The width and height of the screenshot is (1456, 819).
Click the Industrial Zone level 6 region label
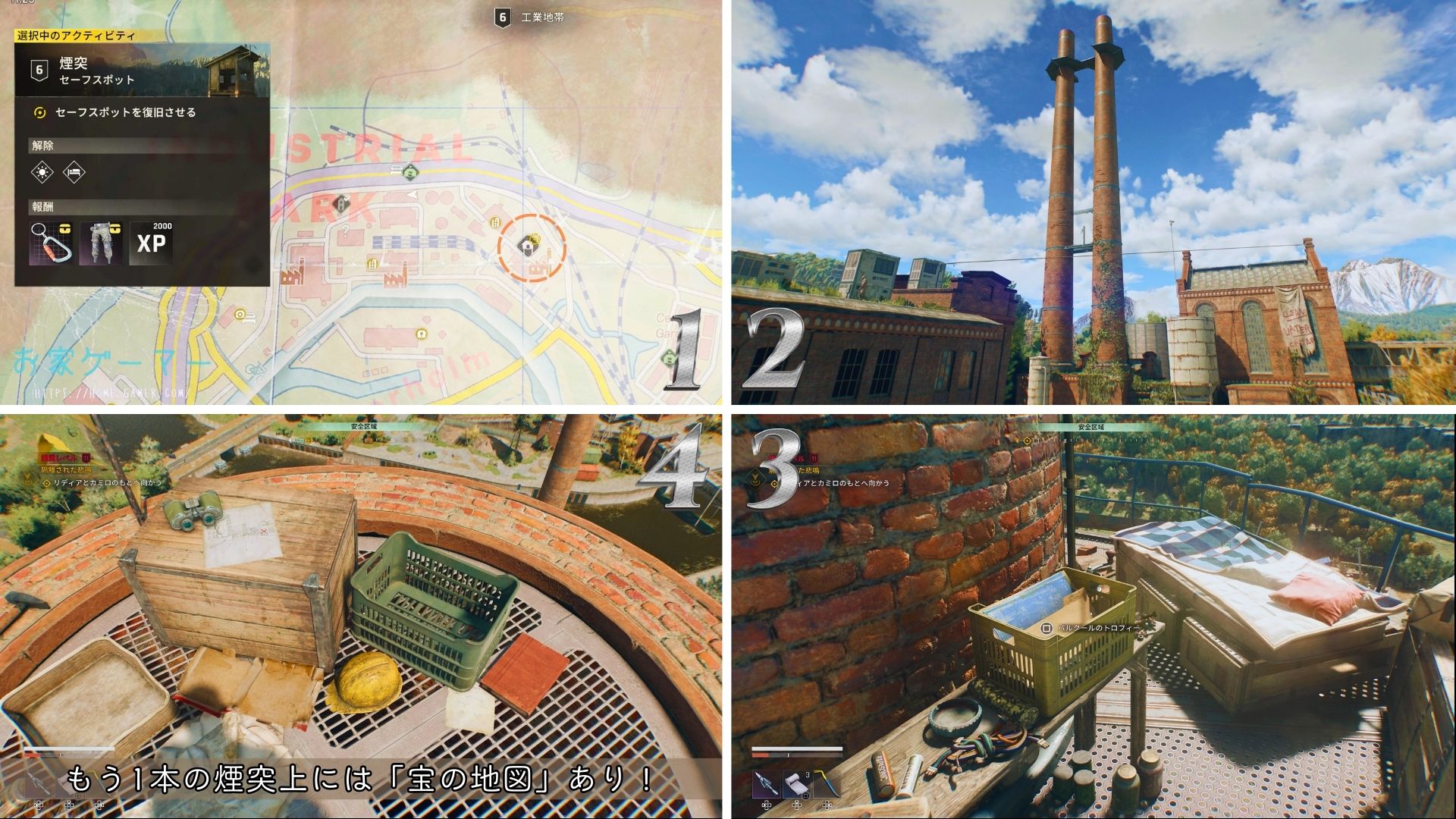tap(531, 17)
